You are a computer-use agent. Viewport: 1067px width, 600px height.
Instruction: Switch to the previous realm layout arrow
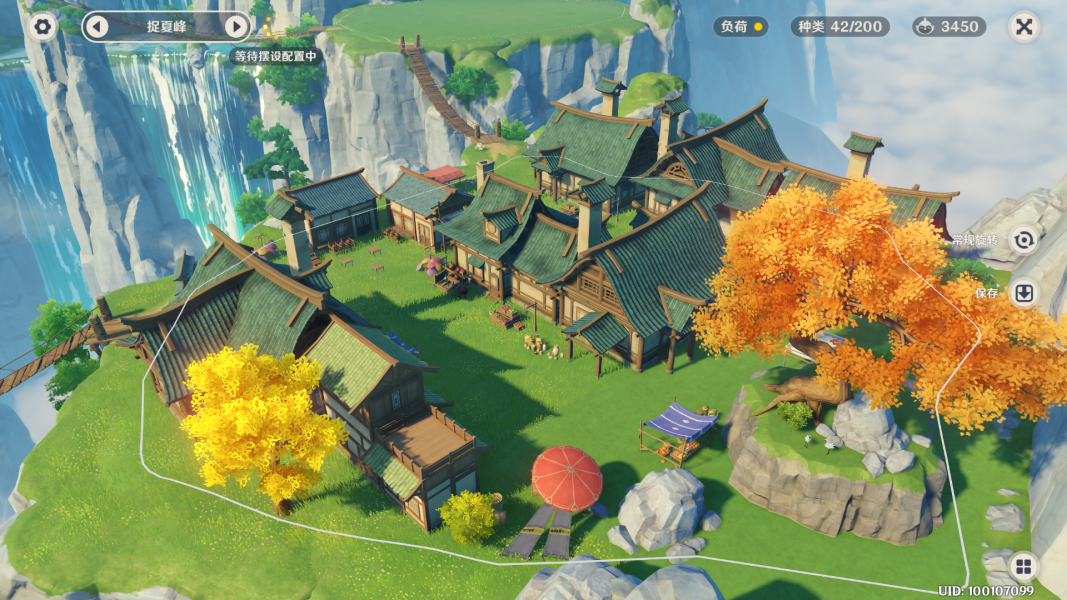point(96,26)
